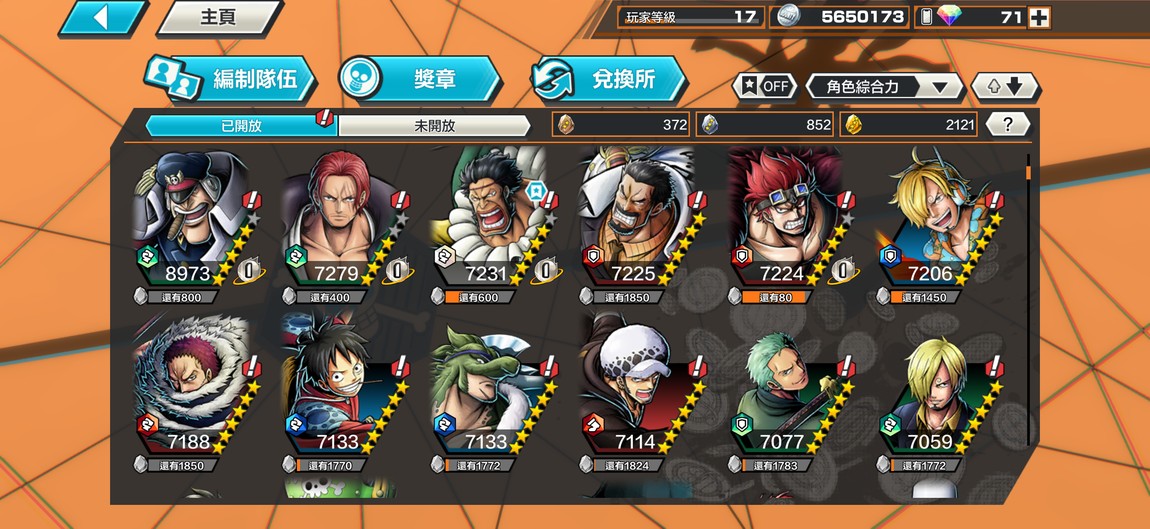
Task: Open the question mark help
Action: pos(1008,125)
